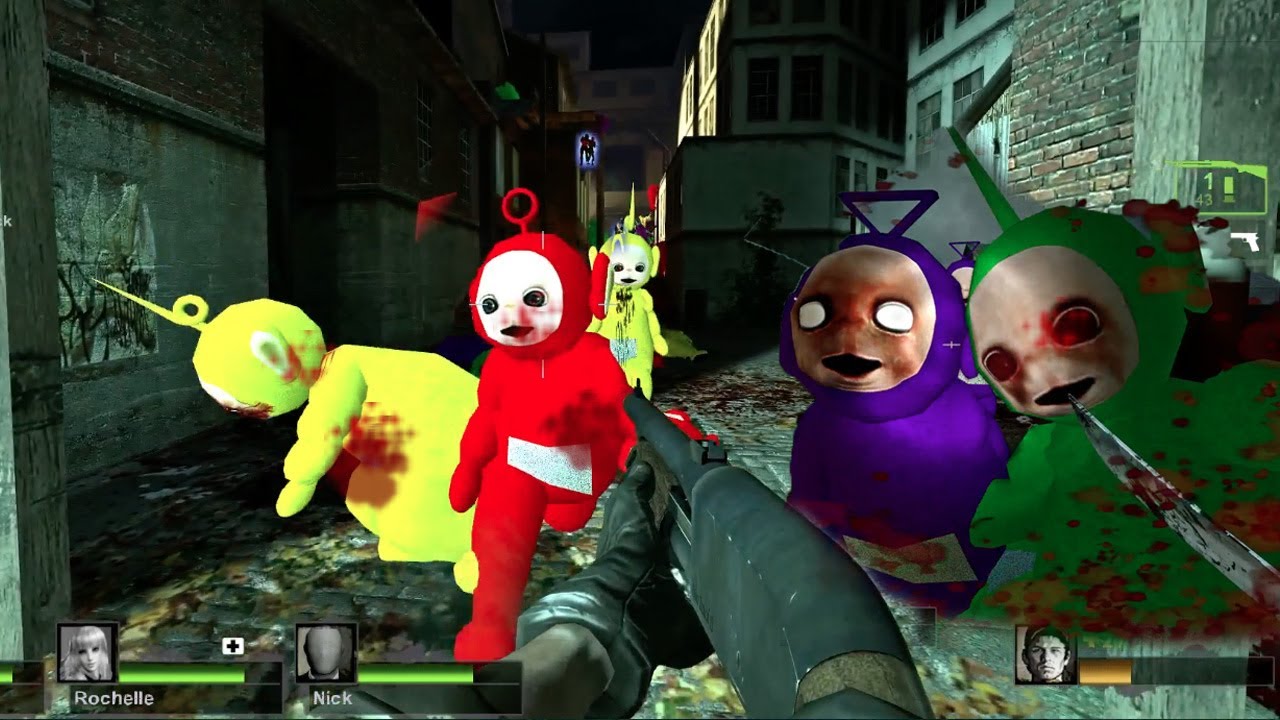
Task: Switch to the pistol weapon slot
Action: [1245, 242]
